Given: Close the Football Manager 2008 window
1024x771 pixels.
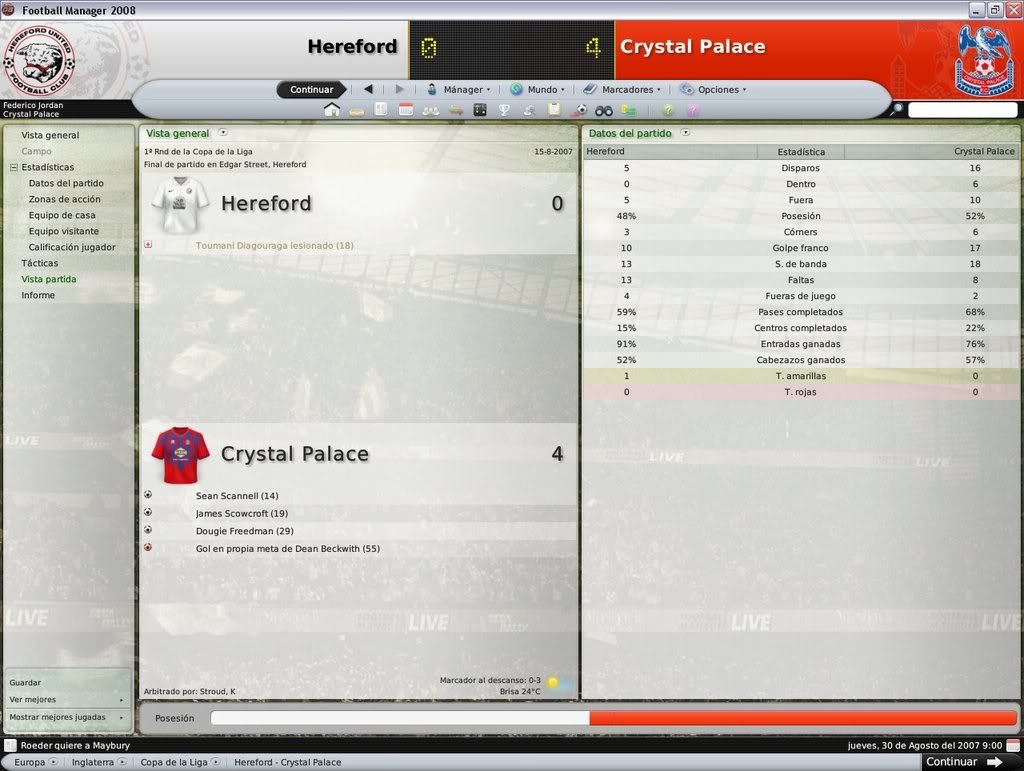Looking at the screenshot, I should (x=1013, y=9).
